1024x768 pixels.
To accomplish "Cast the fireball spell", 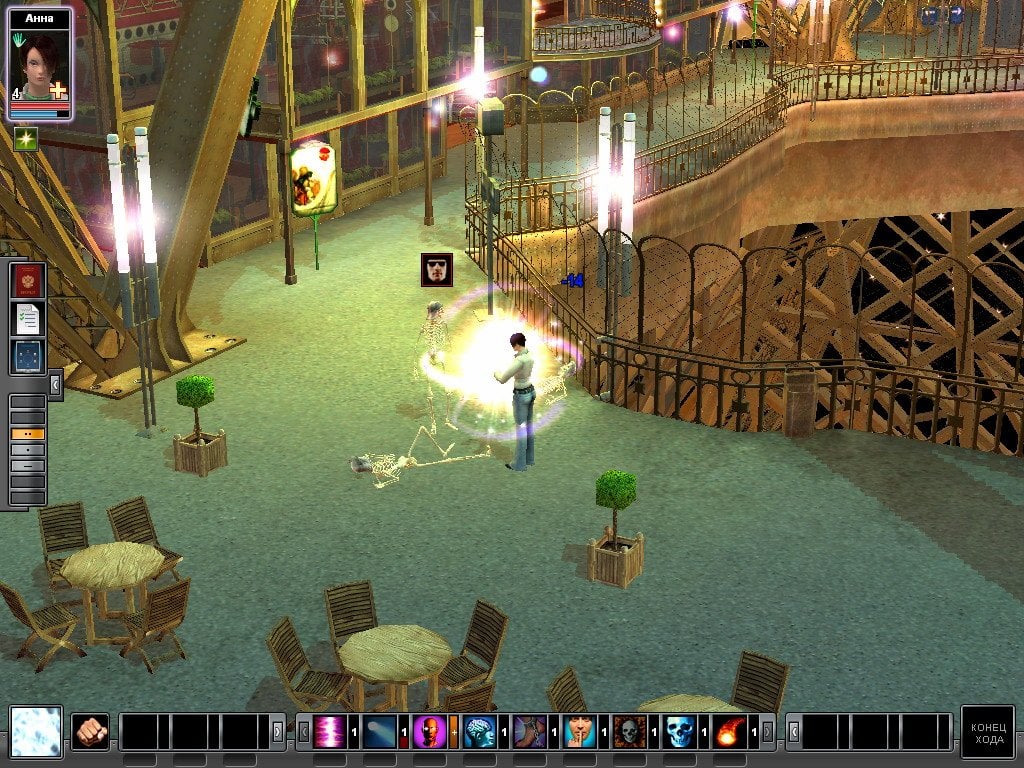I will (730, 732).
